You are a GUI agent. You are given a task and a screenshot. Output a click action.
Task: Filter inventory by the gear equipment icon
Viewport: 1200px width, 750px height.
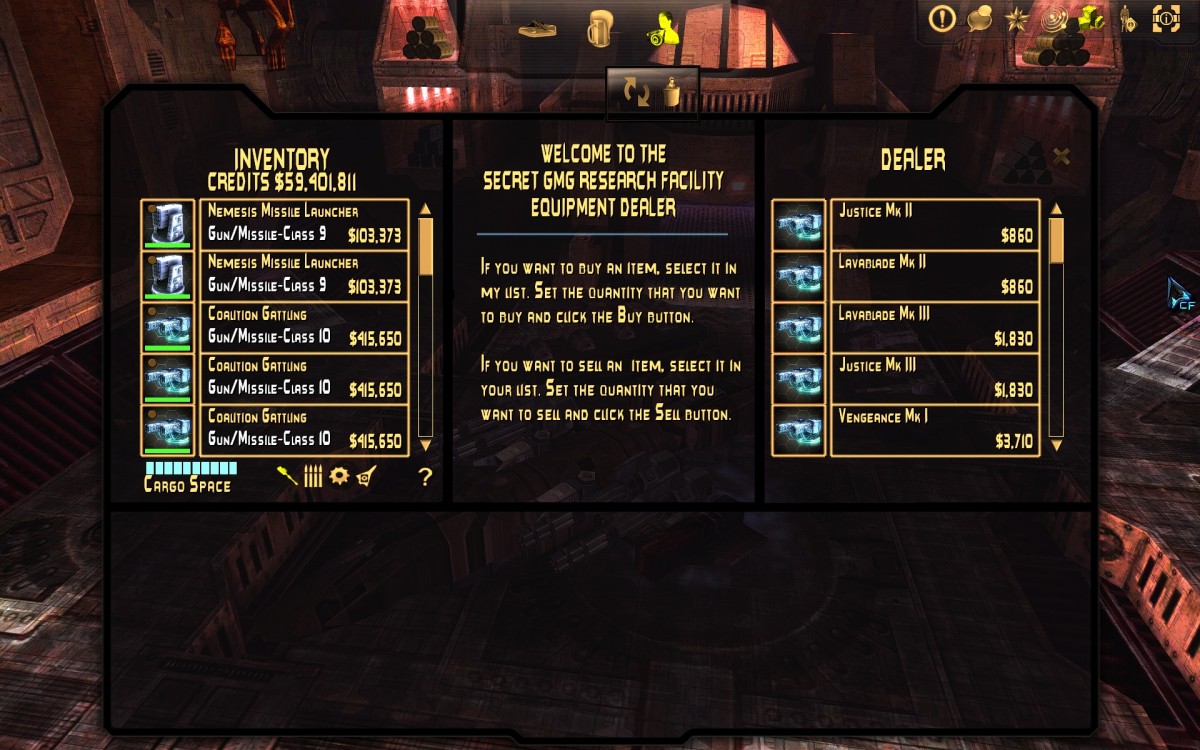click(x=339, y=476)
